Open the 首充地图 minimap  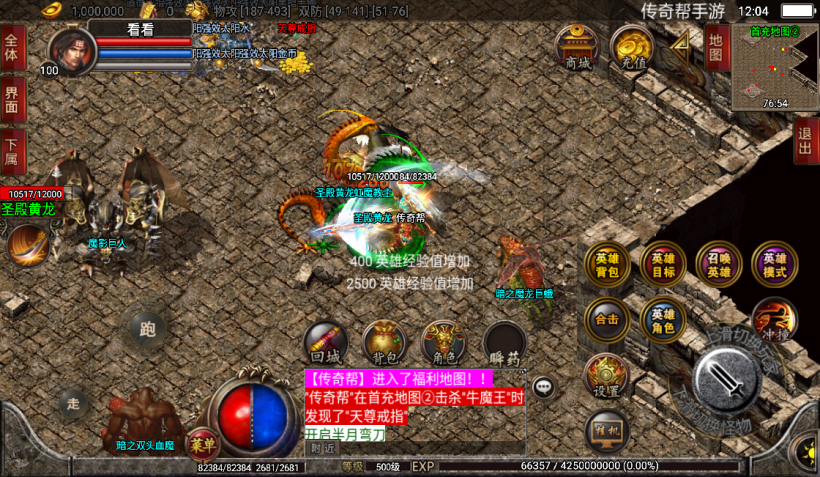[x=774, y=67]
